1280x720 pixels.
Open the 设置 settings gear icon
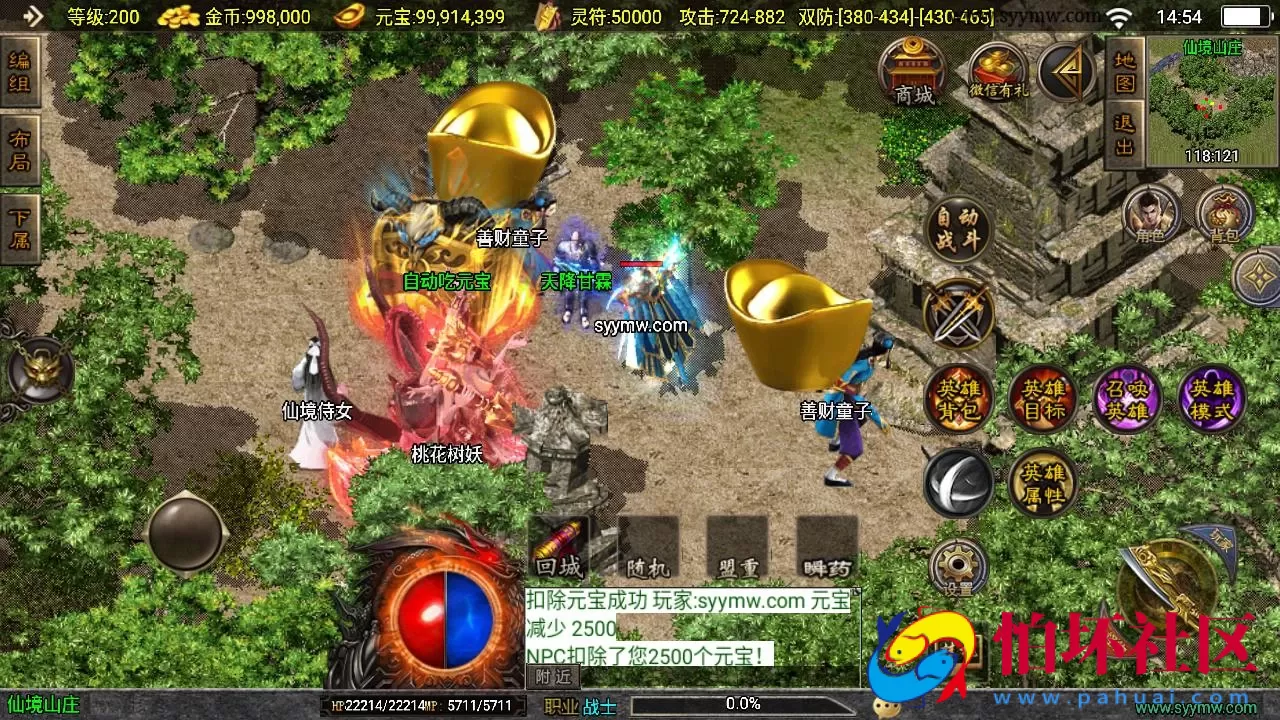point(956,563)
